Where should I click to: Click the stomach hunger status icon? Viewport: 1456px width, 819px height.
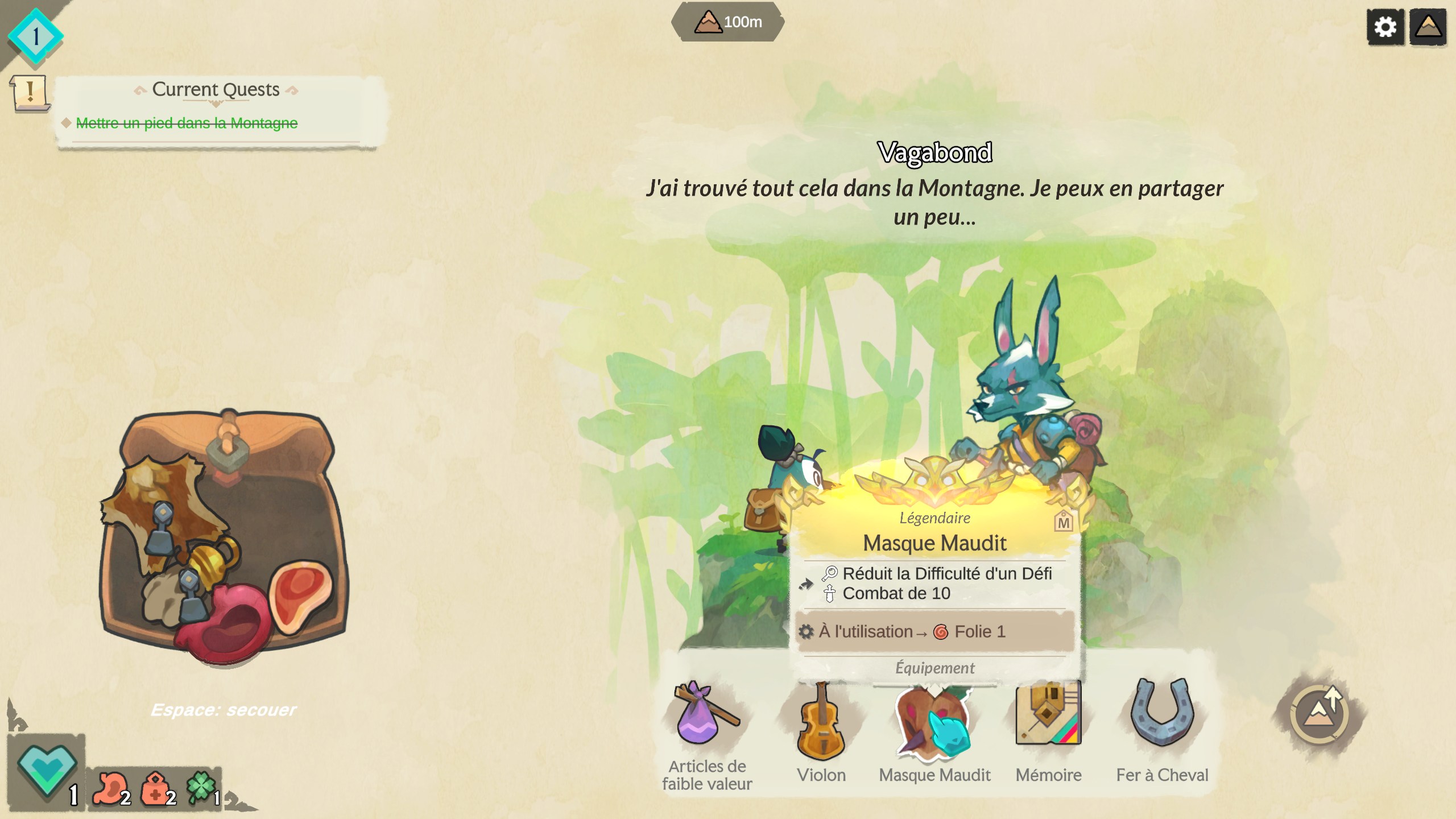(110, 788)
